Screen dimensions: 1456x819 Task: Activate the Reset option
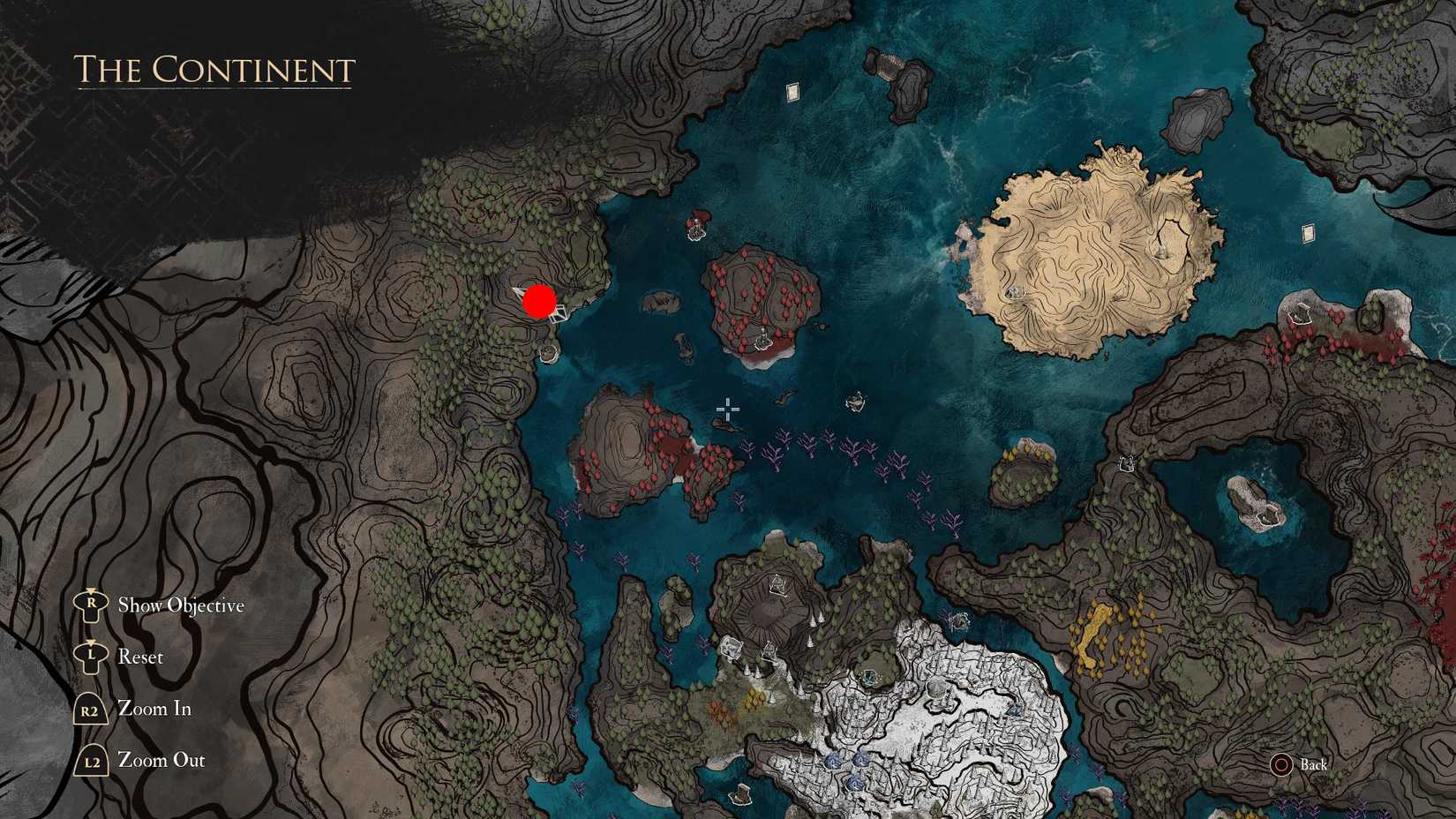pyautogui.click(x=141, y=657)
